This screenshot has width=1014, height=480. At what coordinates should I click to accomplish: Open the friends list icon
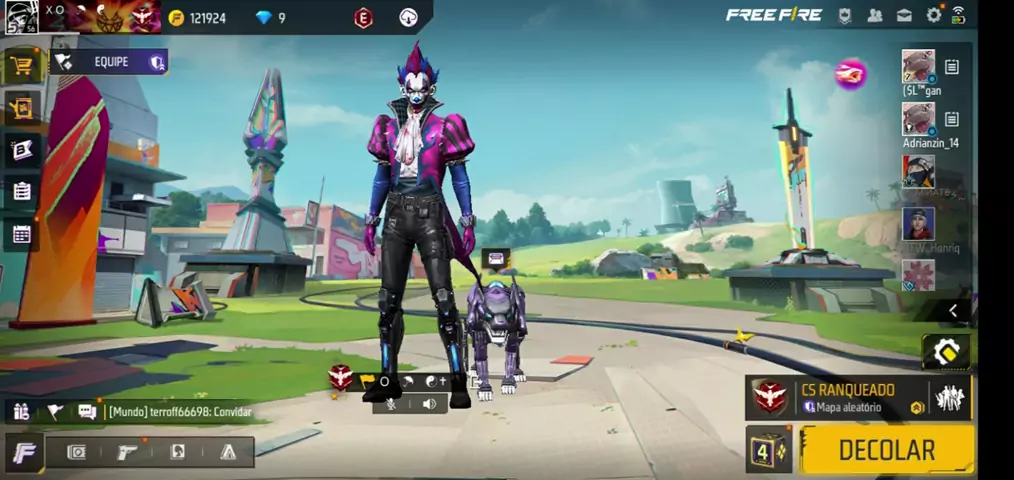pyautogui.click(x=875, y=15)
